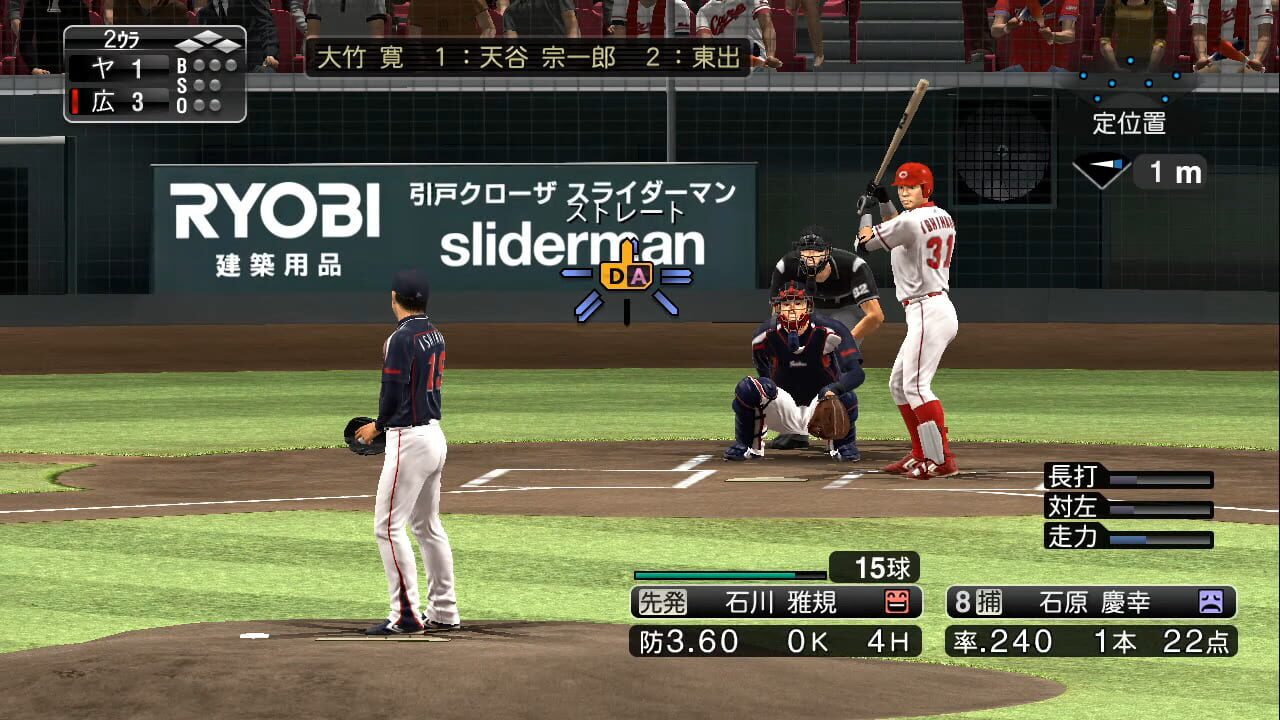This screenshot has width=1280, height=720.
Task: Expand the 2ウラ inning display on the scoreboard
Action: point(120,37)
